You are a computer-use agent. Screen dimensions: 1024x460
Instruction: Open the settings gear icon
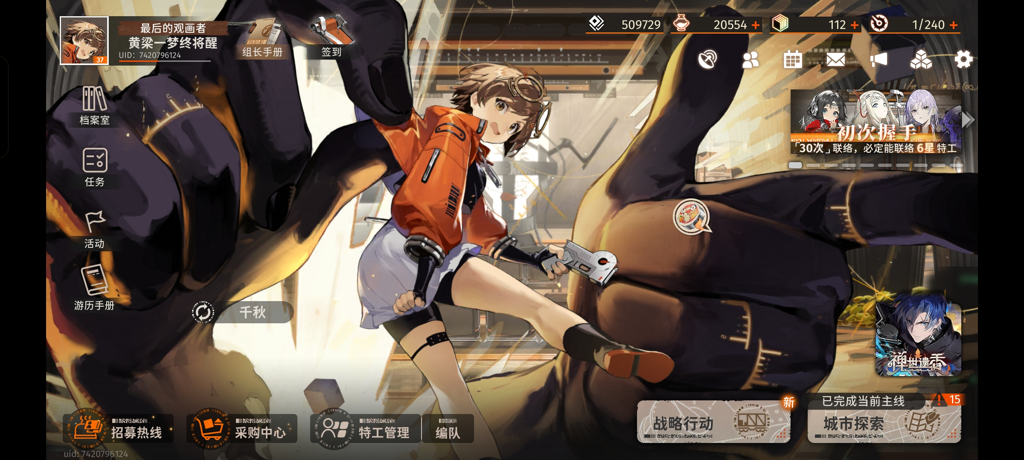963,60
